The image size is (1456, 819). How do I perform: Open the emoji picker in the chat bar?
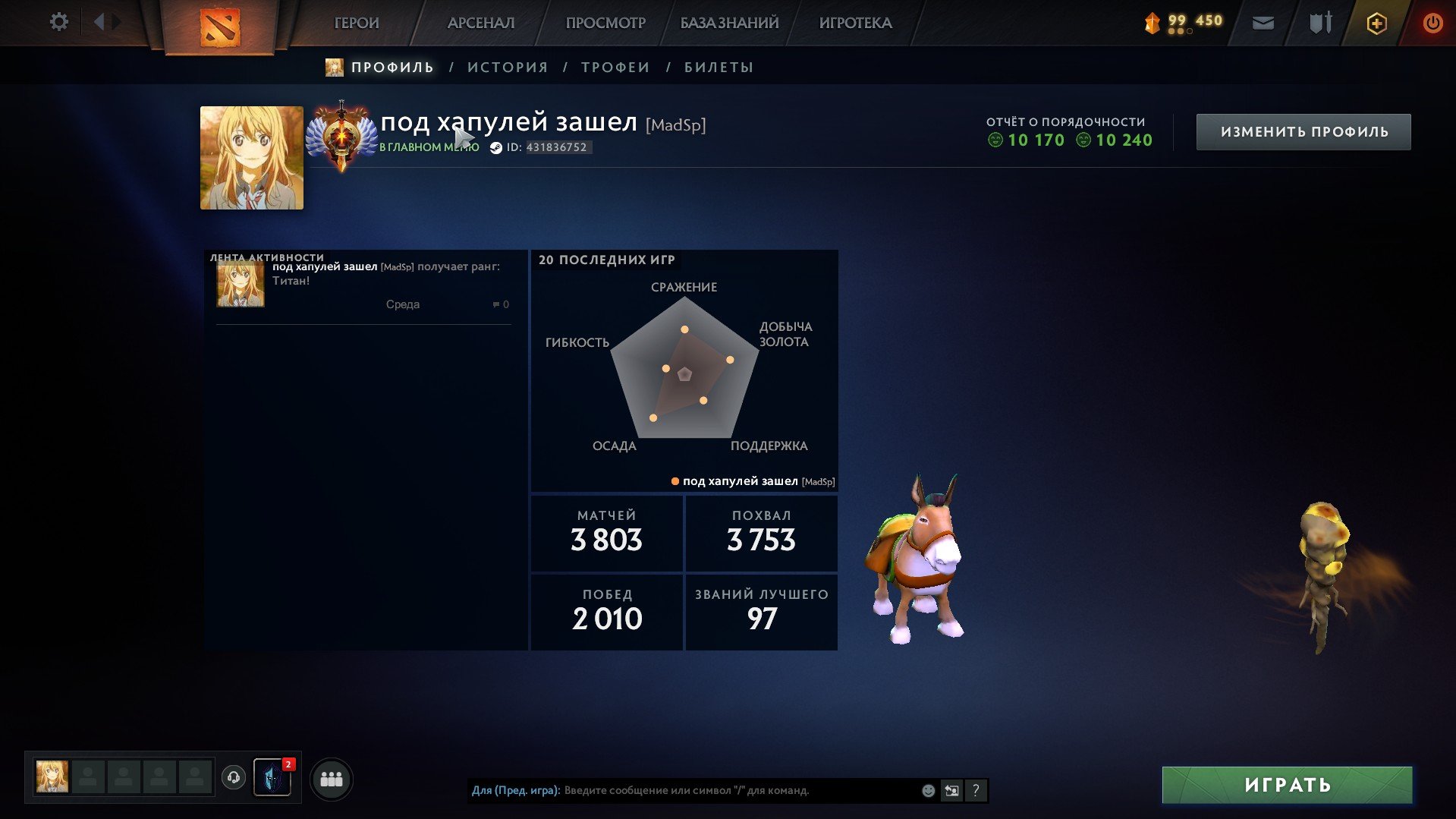[x=927, y=790]
